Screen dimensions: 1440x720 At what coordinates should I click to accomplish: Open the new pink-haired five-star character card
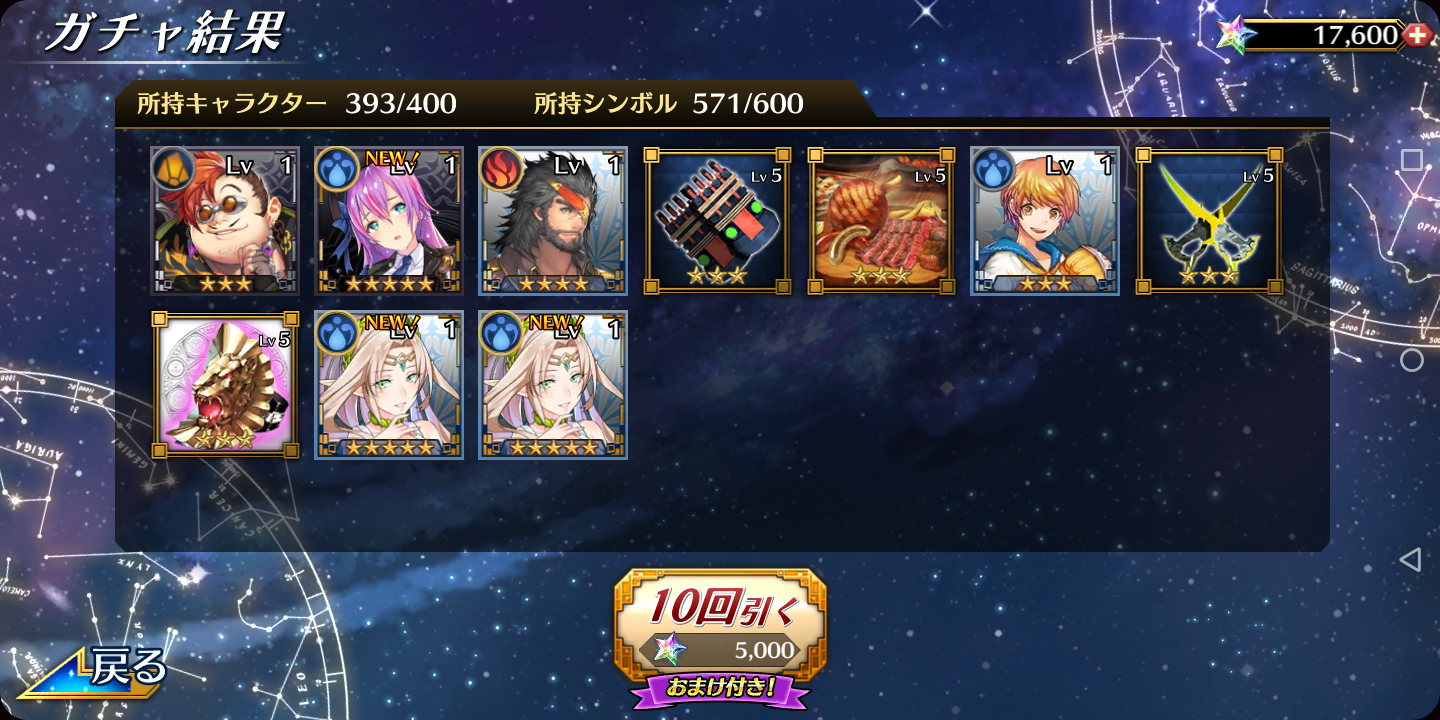pyautogui.click(x=389, y=221)
